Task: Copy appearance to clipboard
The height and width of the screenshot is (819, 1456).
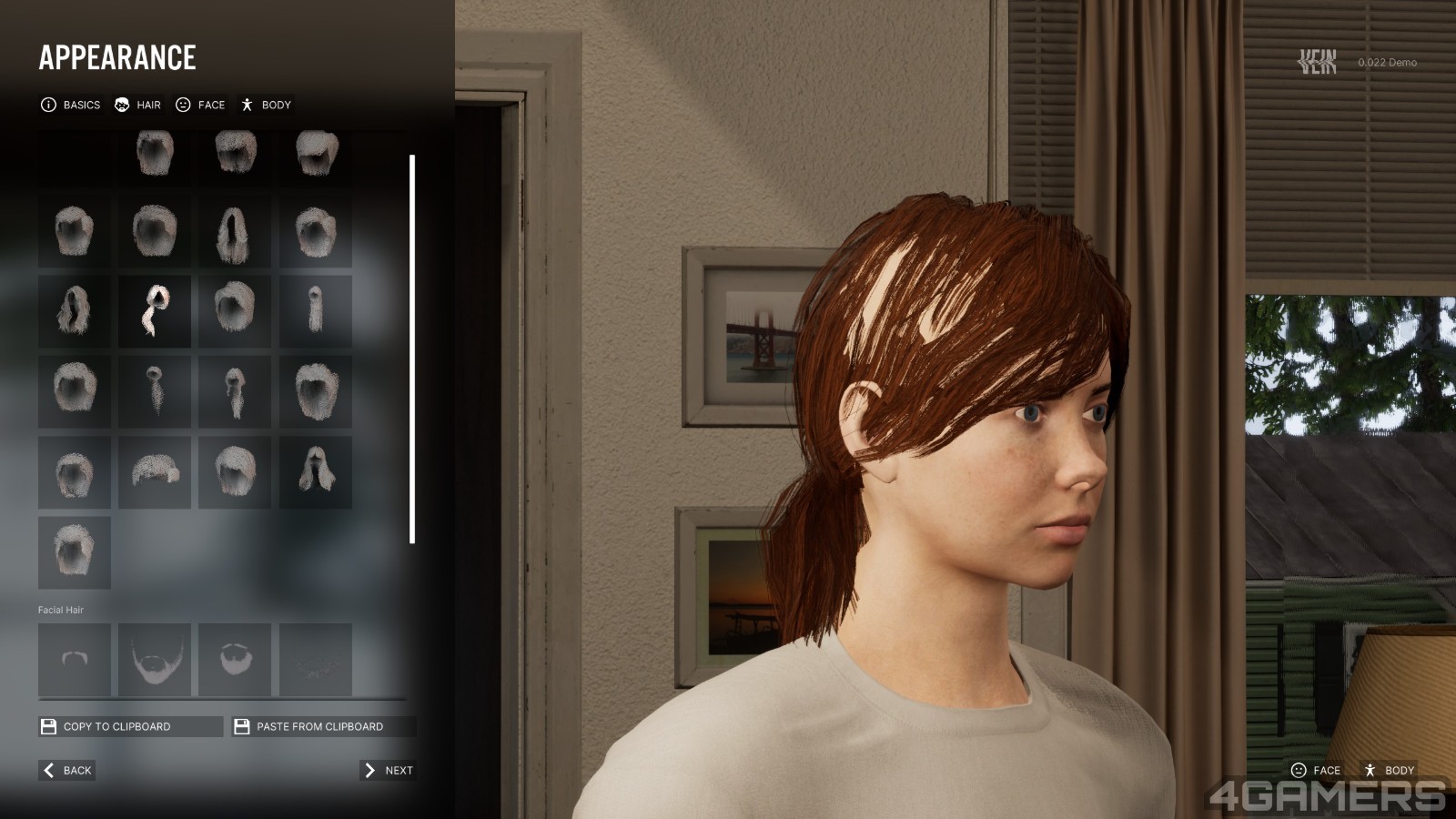Action: click(130, 726)
